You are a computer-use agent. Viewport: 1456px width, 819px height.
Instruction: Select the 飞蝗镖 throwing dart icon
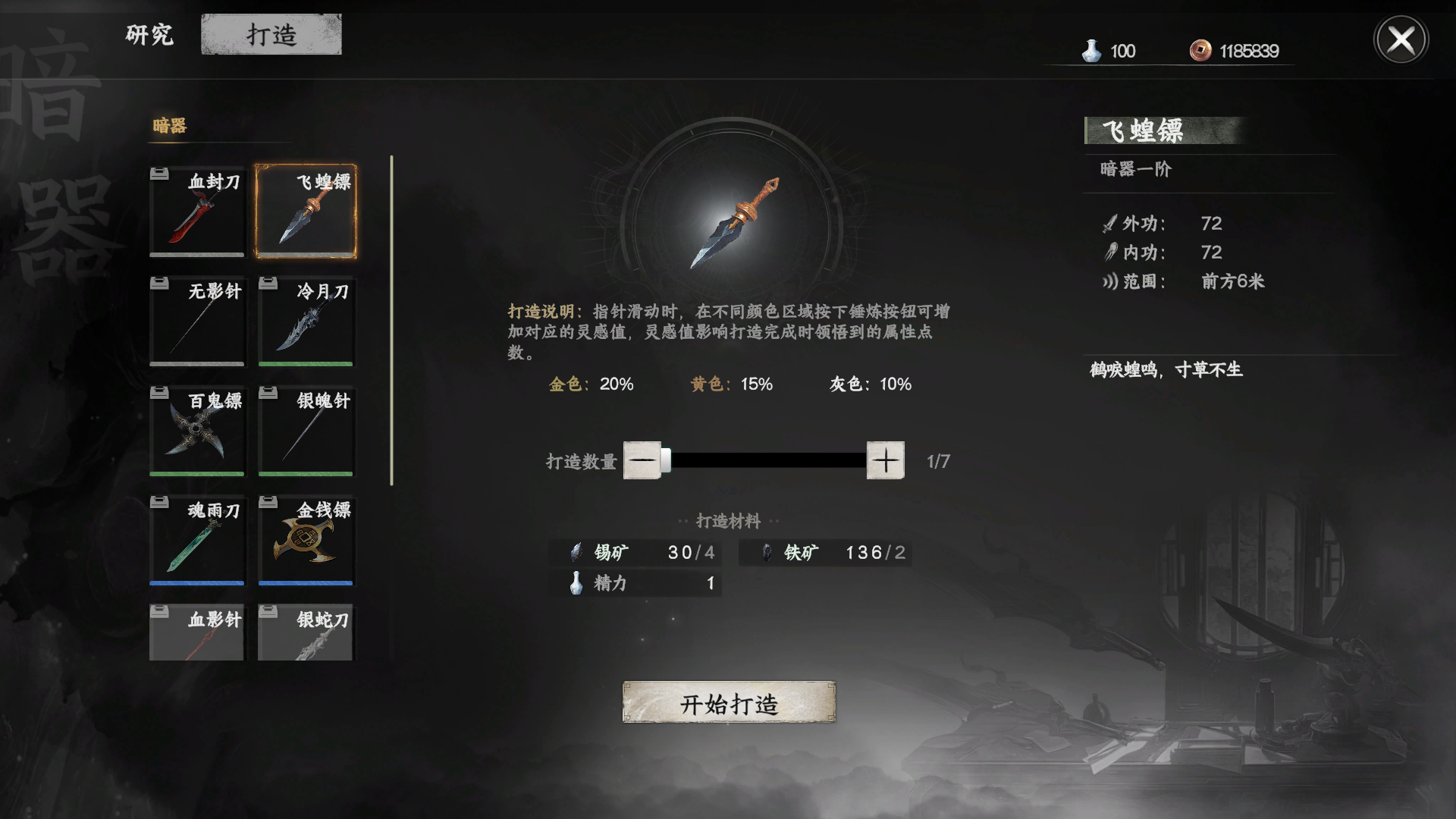pyautogui.click(x=305, y=211)
